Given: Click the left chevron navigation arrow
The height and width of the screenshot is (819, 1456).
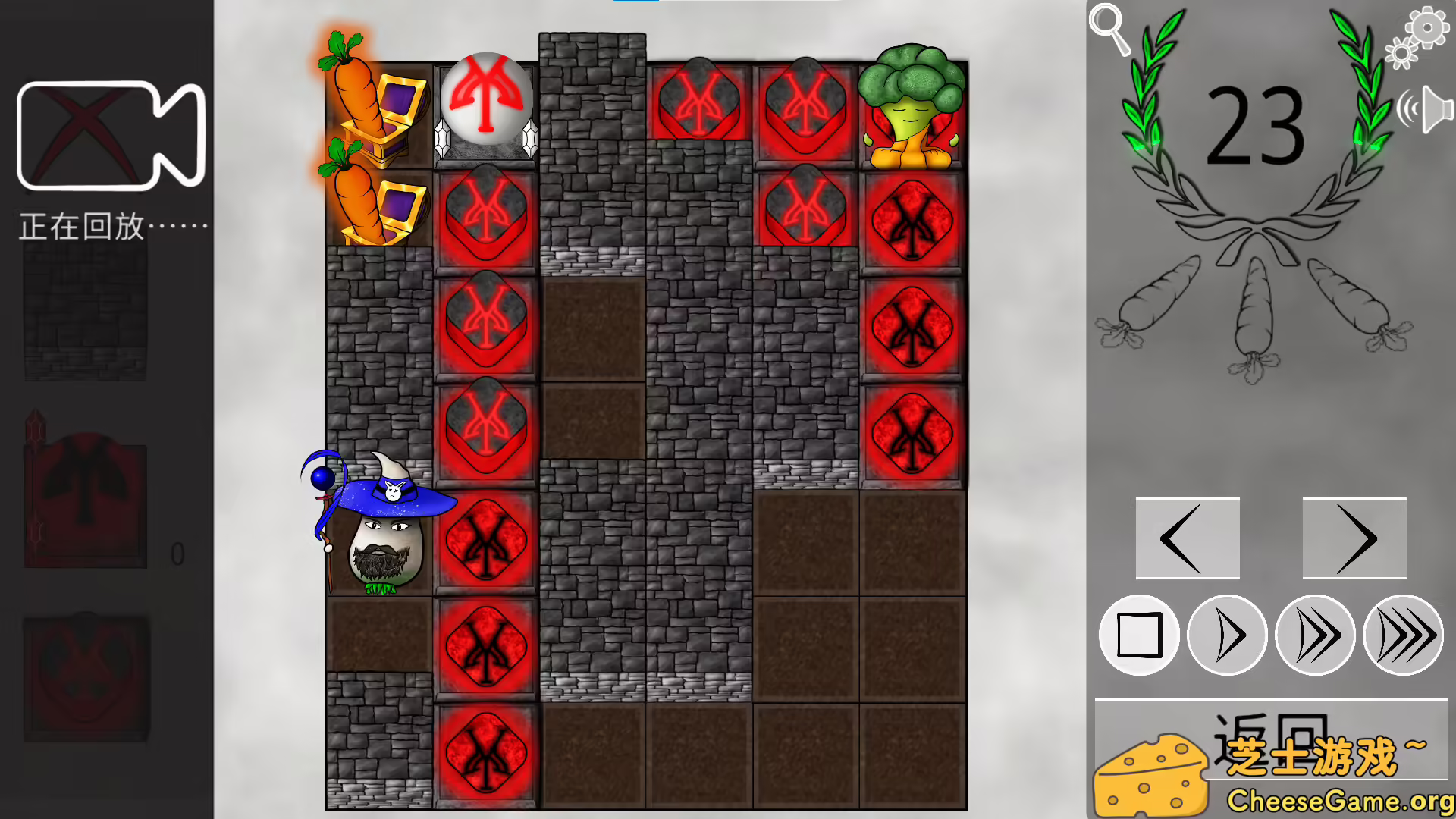Looking at the screenshot, I should pyautogui.click(x=1187, y=538).
